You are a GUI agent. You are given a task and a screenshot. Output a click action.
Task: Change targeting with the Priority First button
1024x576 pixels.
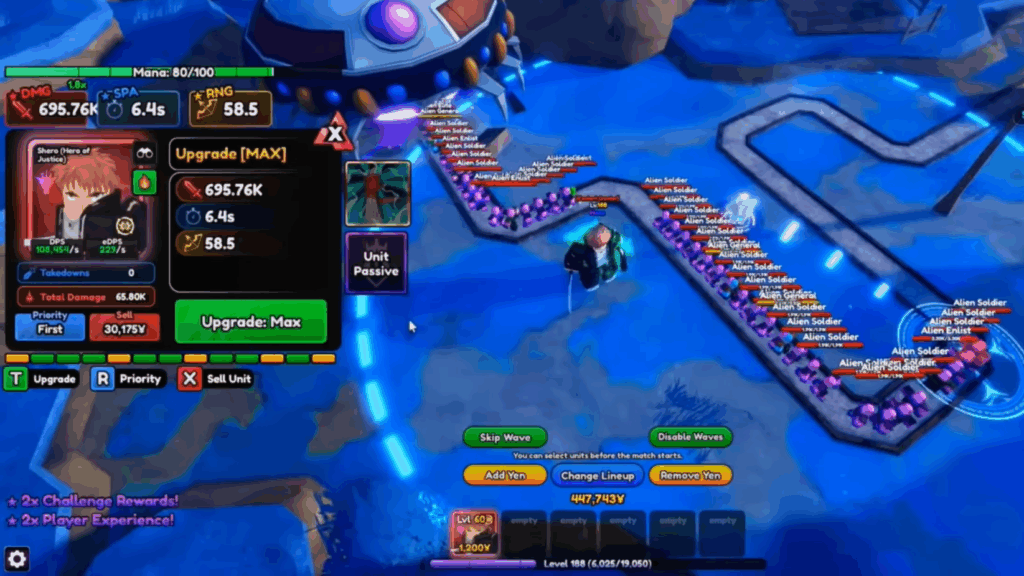point(50,327)
